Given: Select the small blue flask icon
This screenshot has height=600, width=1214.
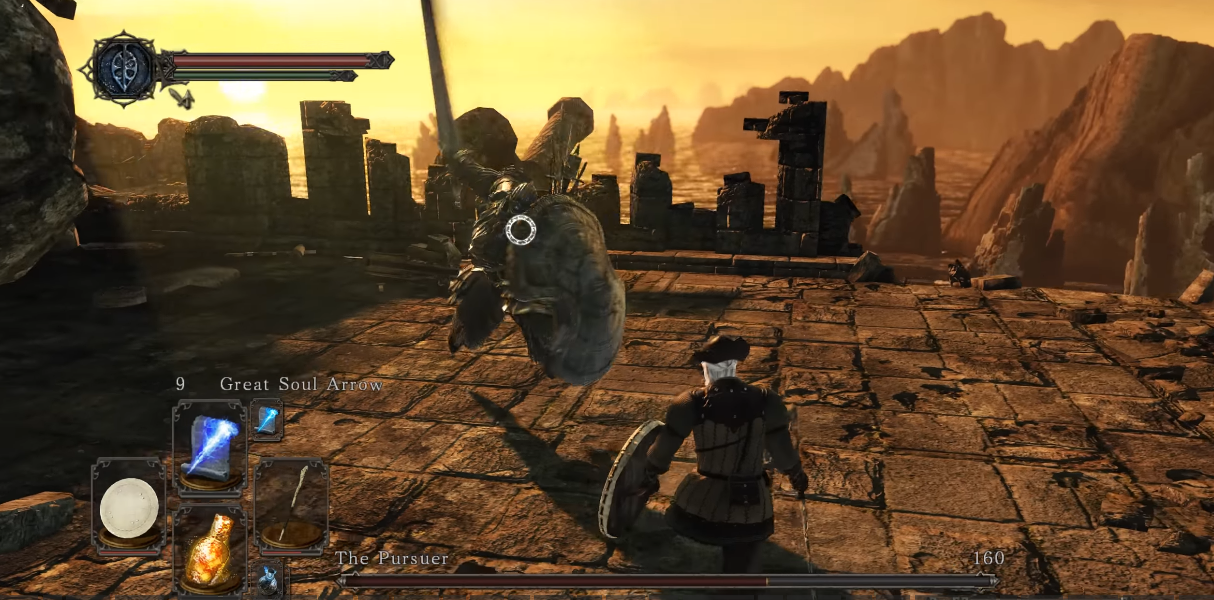Looking at the screenshot, I should (x=268, y=579).
